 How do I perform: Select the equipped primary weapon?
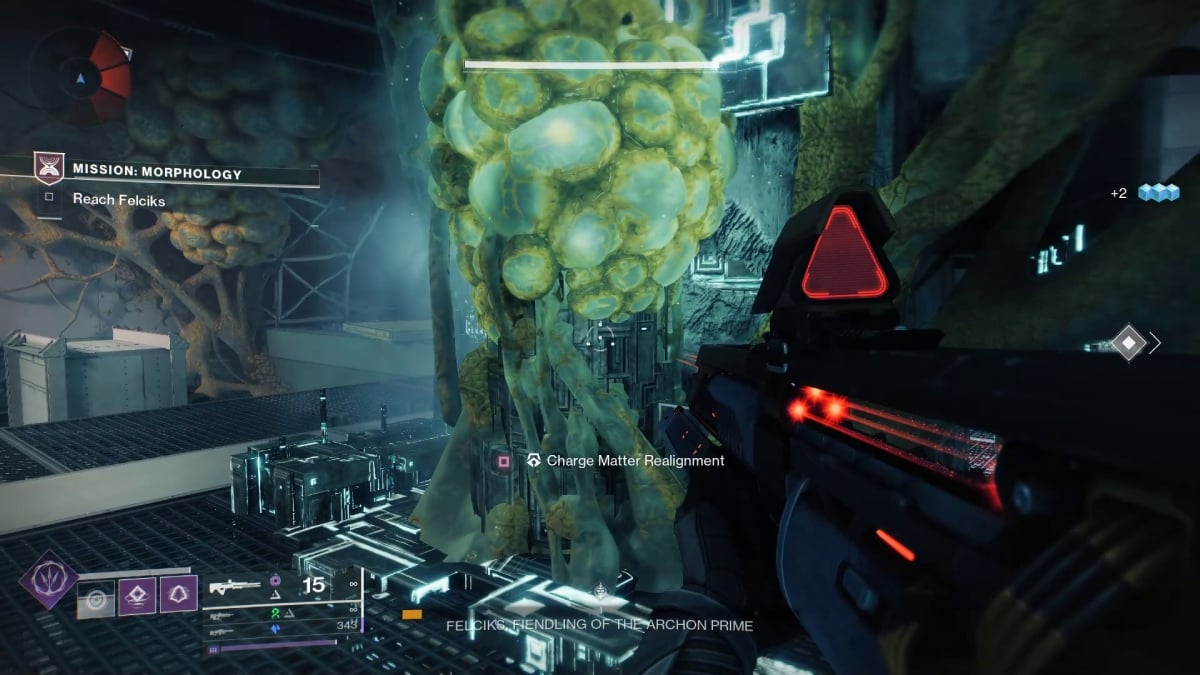pos(236,586)
